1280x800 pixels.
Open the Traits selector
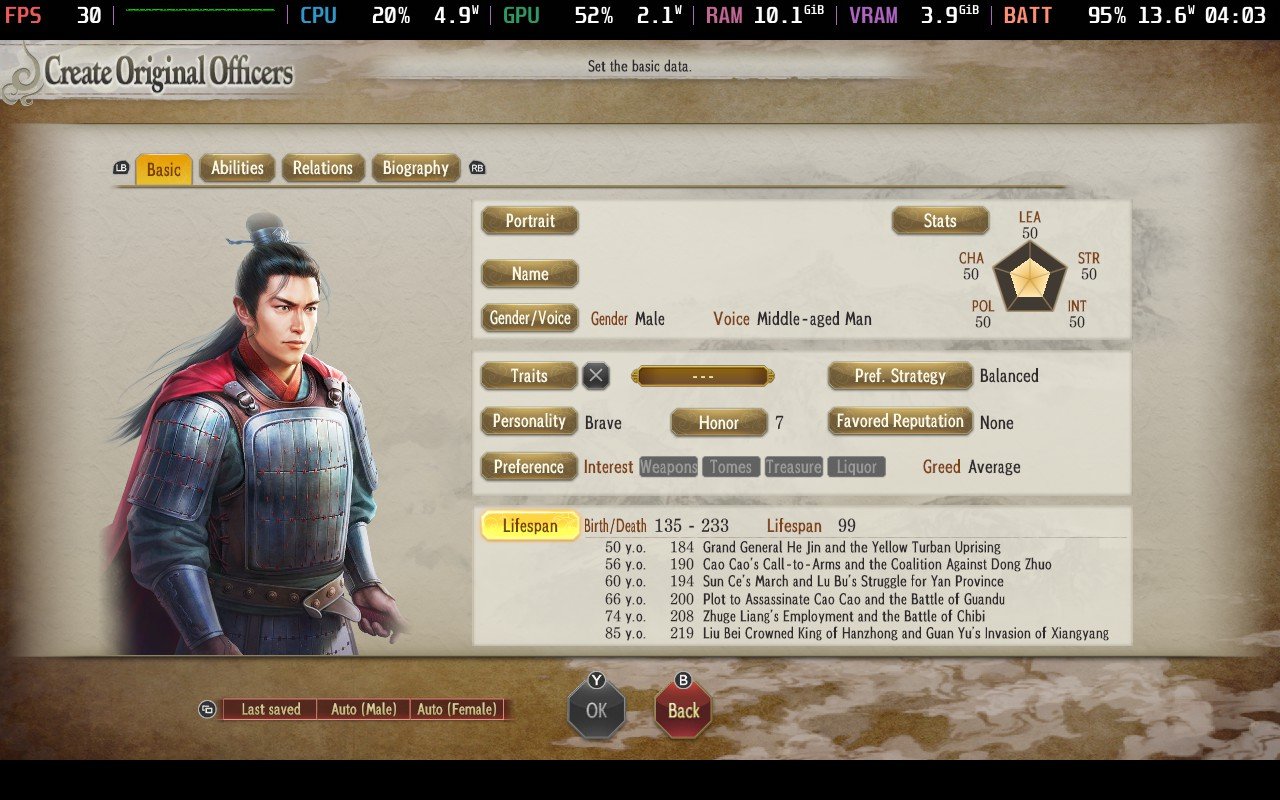pyautogui.click(x=528, y=376)
